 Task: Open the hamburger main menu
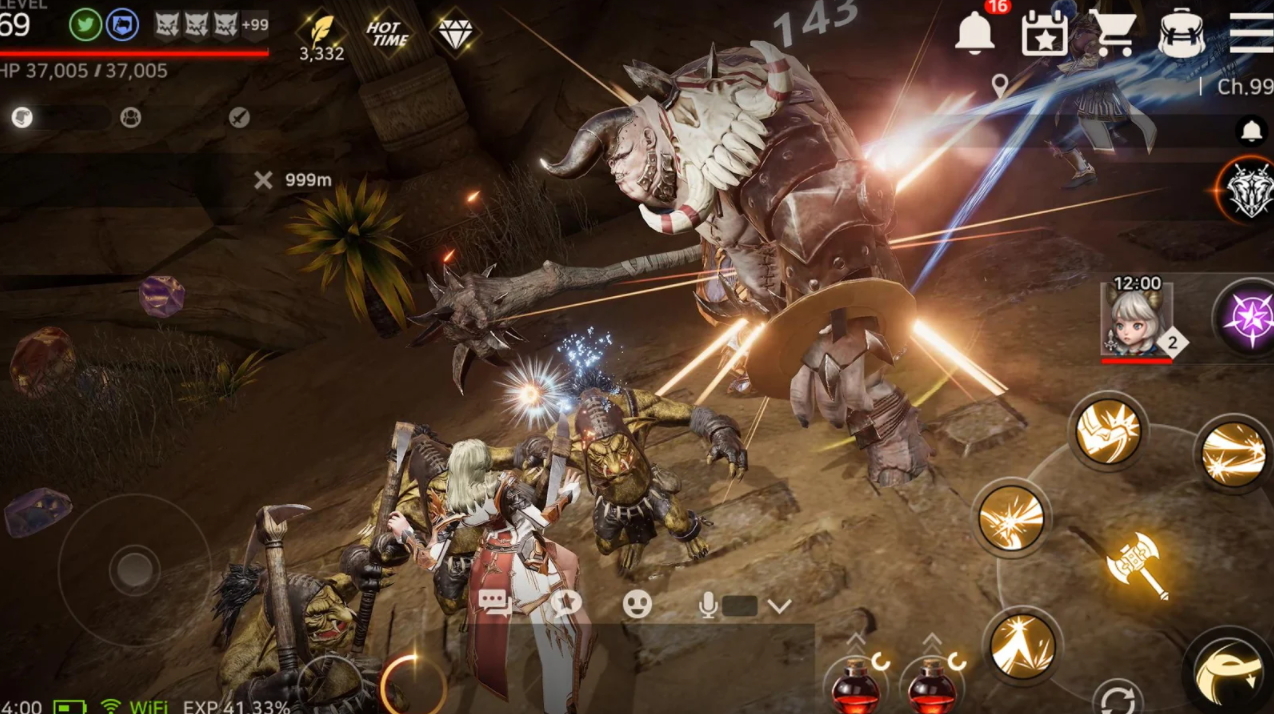1251,33
